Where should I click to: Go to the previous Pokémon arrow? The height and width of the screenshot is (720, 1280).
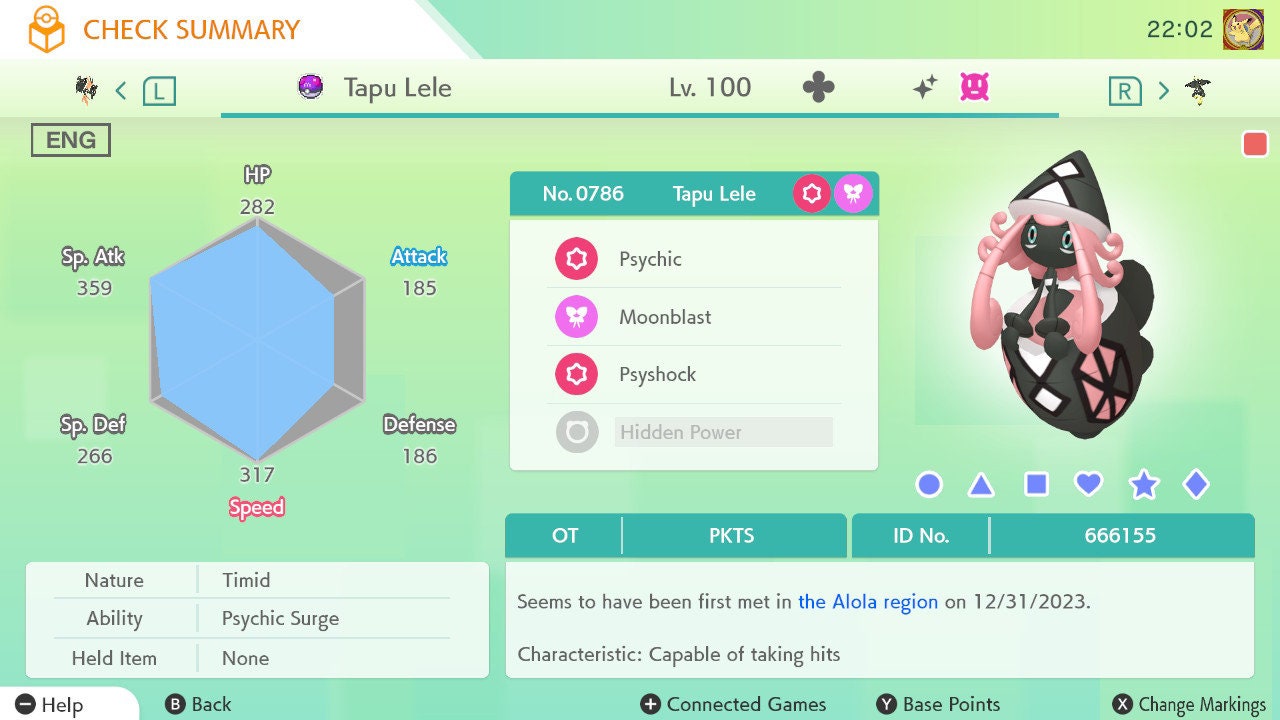[121, 91]
